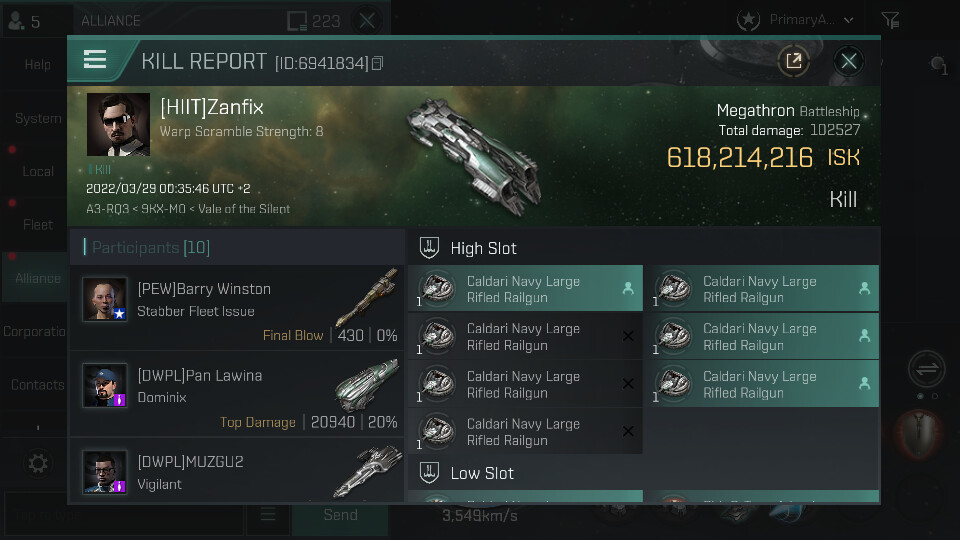Share the kill report via export icon
960x540 pixels.
(x=793, y=61)
